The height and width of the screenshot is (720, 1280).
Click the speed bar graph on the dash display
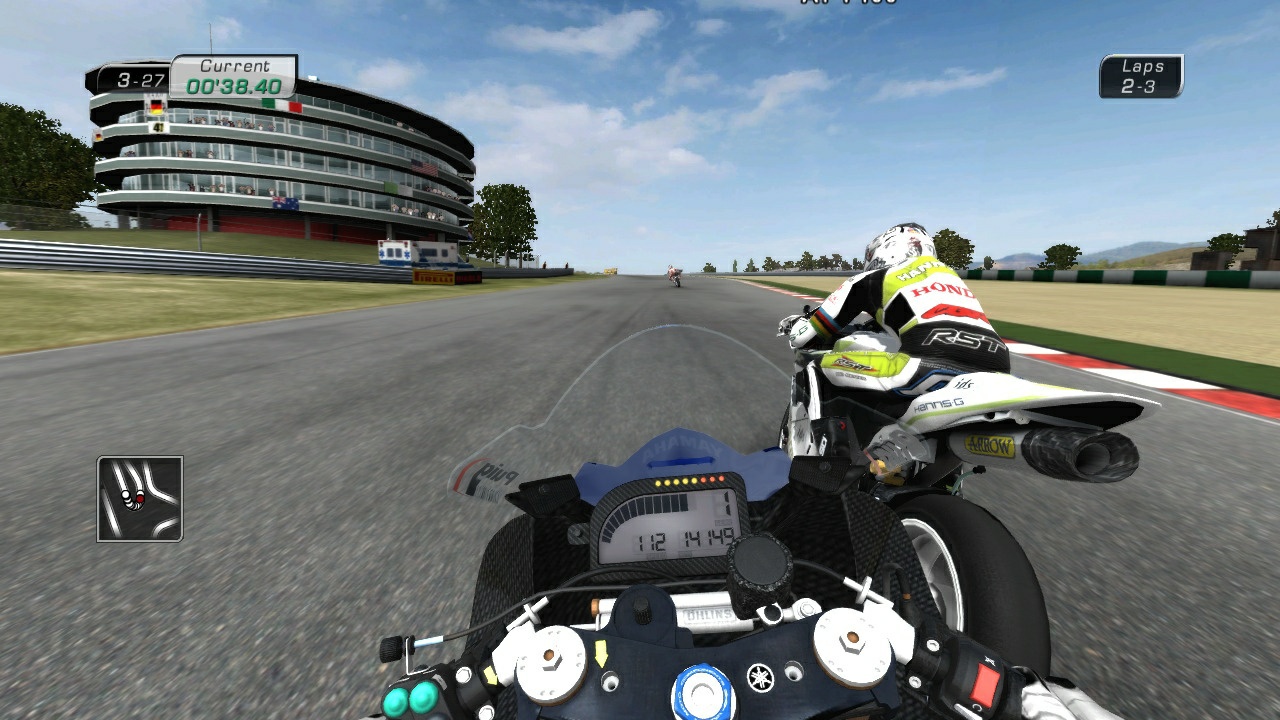[647, 512]
